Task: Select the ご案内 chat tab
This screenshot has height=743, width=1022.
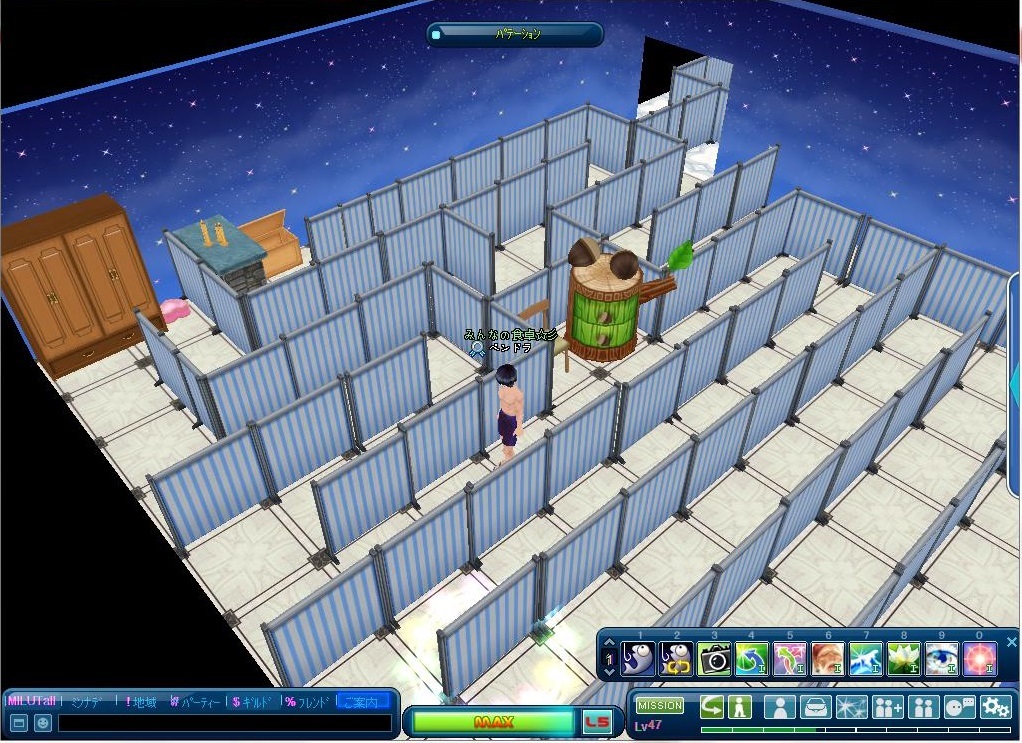Action: click(364, 702)
